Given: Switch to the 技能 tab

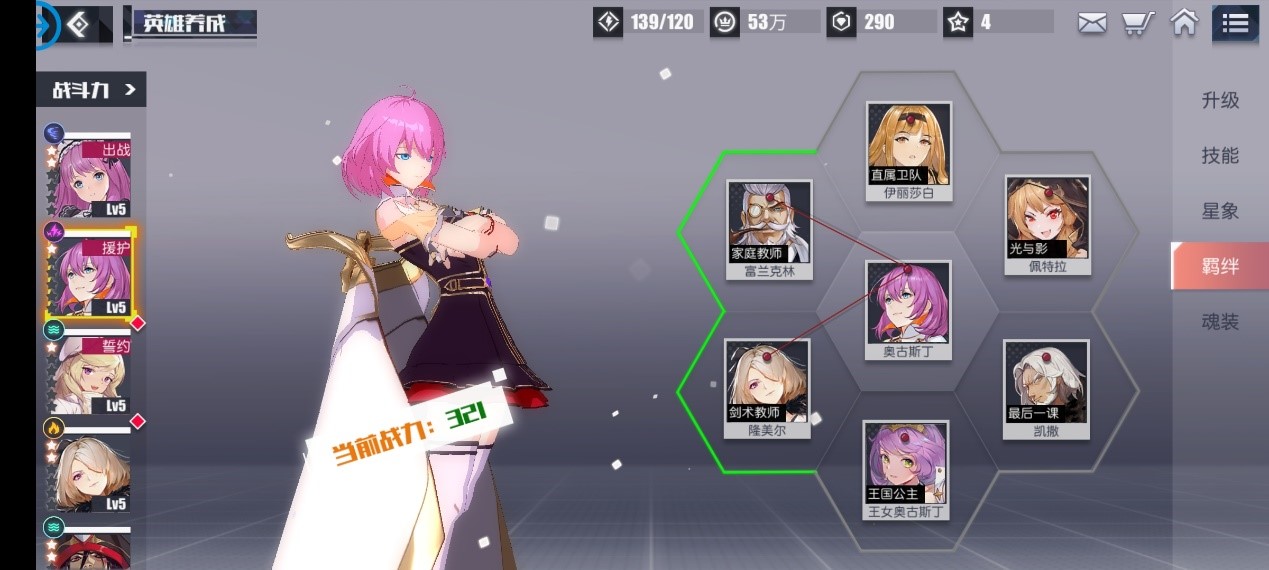Looking at the screenshot, I should point(1220,155).
